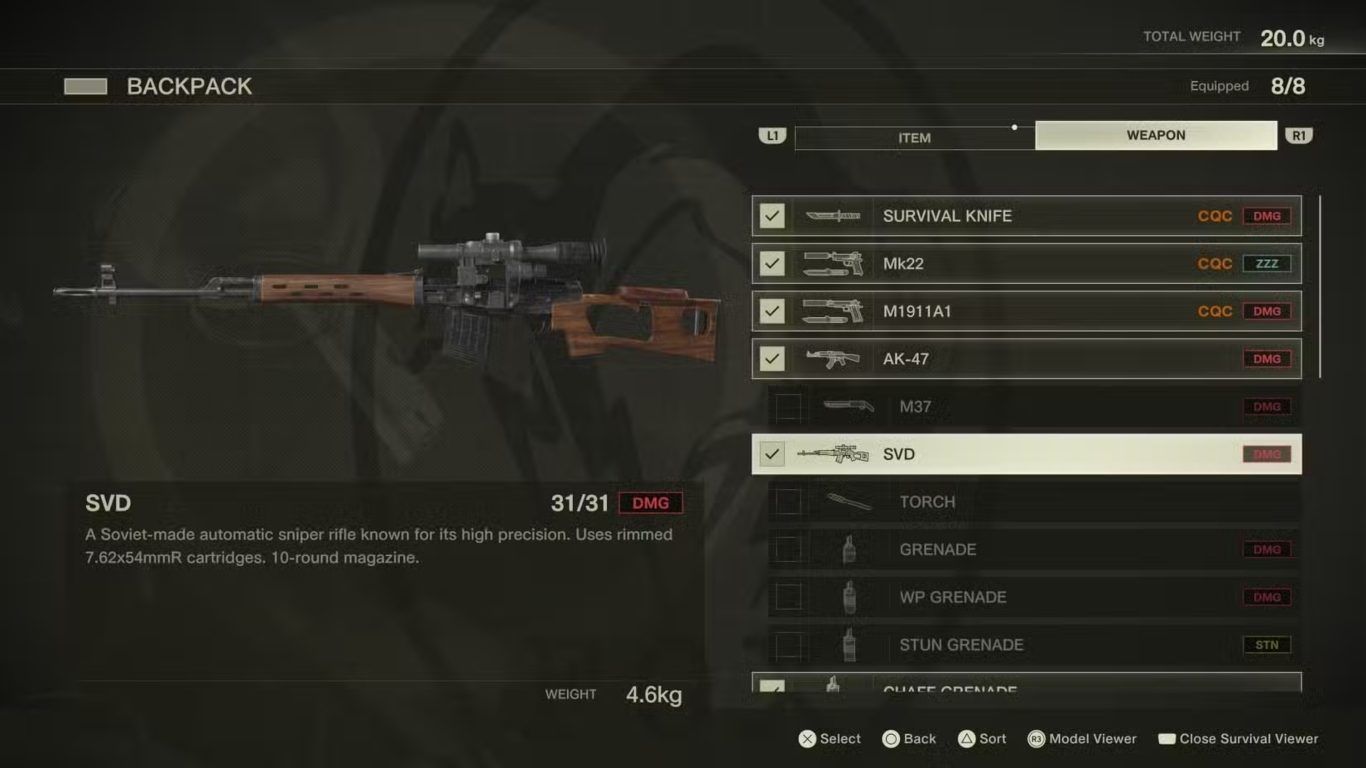This screenshot has height=768, width=1366.
Task: Toggle the AK-47 equip checkbox
Action: click(x=772, y=359)
